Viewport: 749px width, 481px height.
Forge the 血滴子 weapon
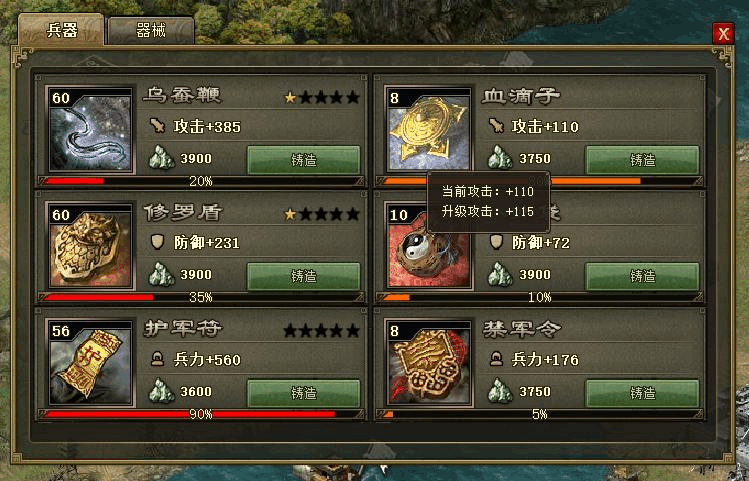pos(642,159)
